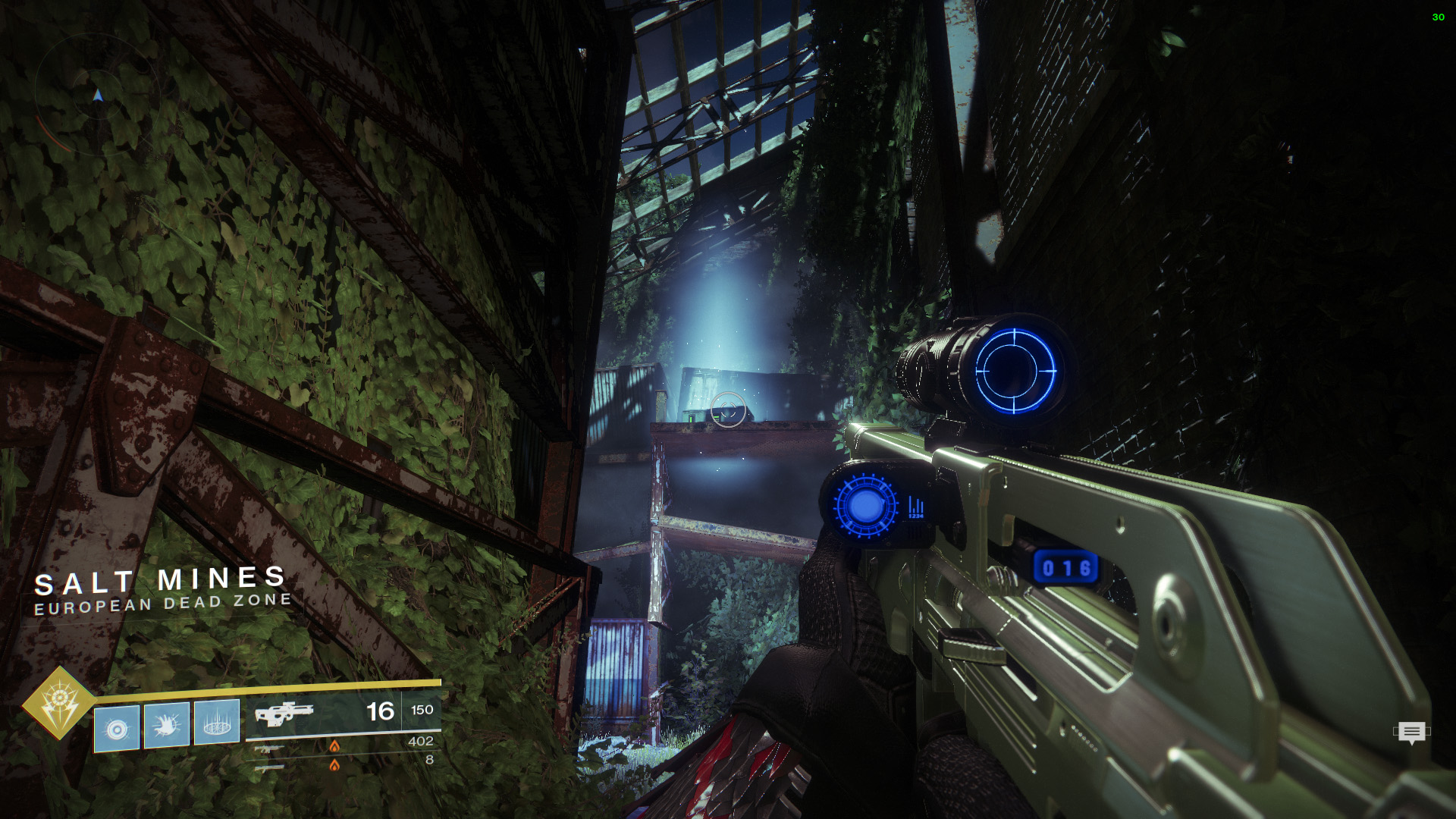Select the equipped pulse rifle weapon icon
The height and width of the screenshot is (819, 1456).
283,714
